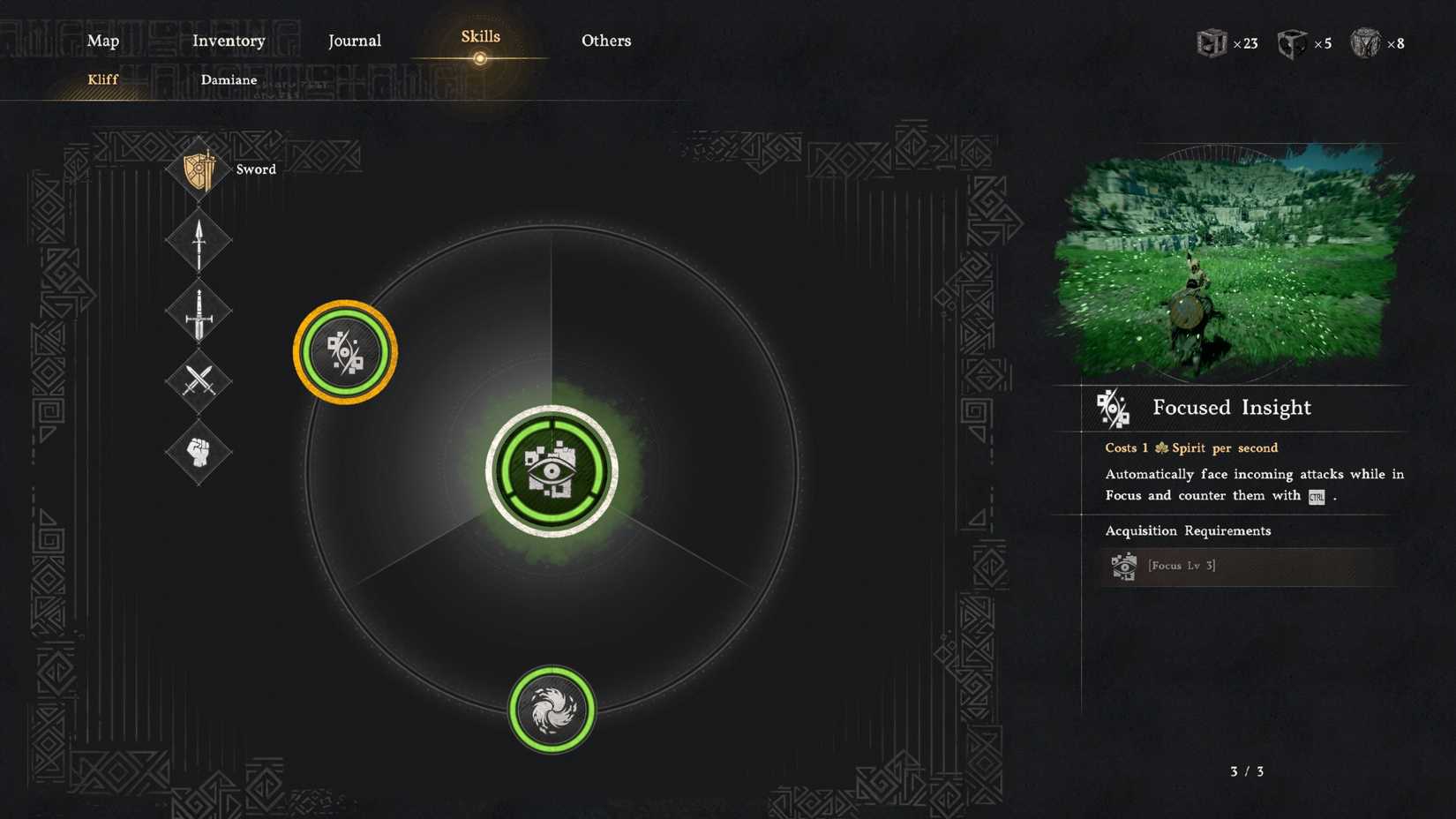Select the spear weapon category icon

click(198, 240)
